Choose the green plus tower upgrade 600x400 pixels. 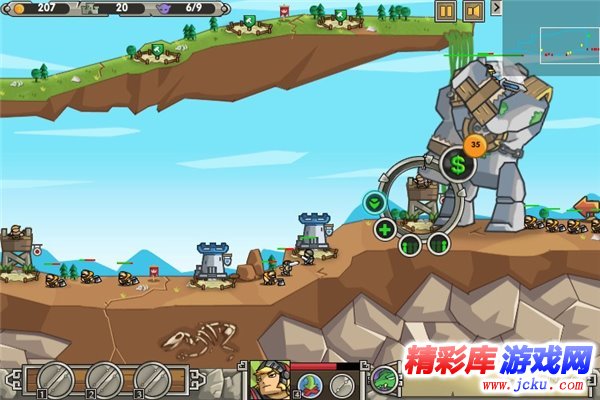(x=385, y=229)
